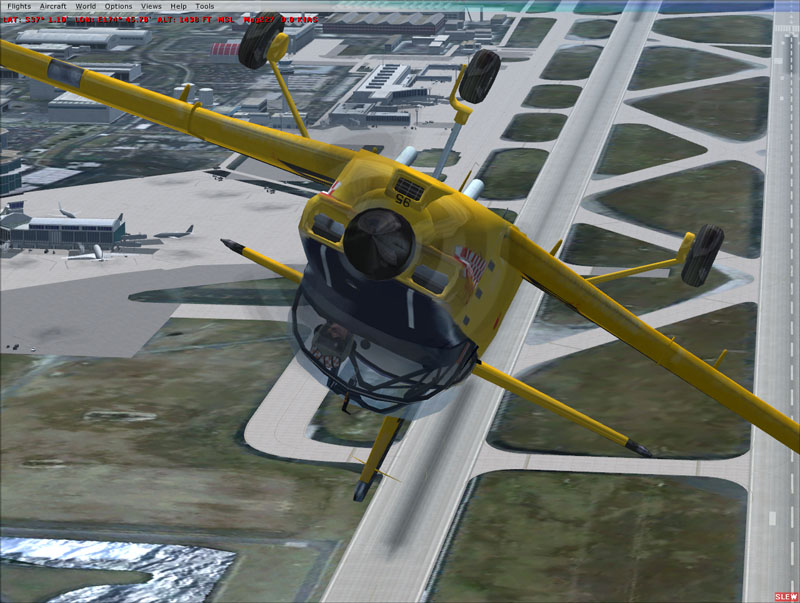Open the Help menu

(x=178, y=6)
